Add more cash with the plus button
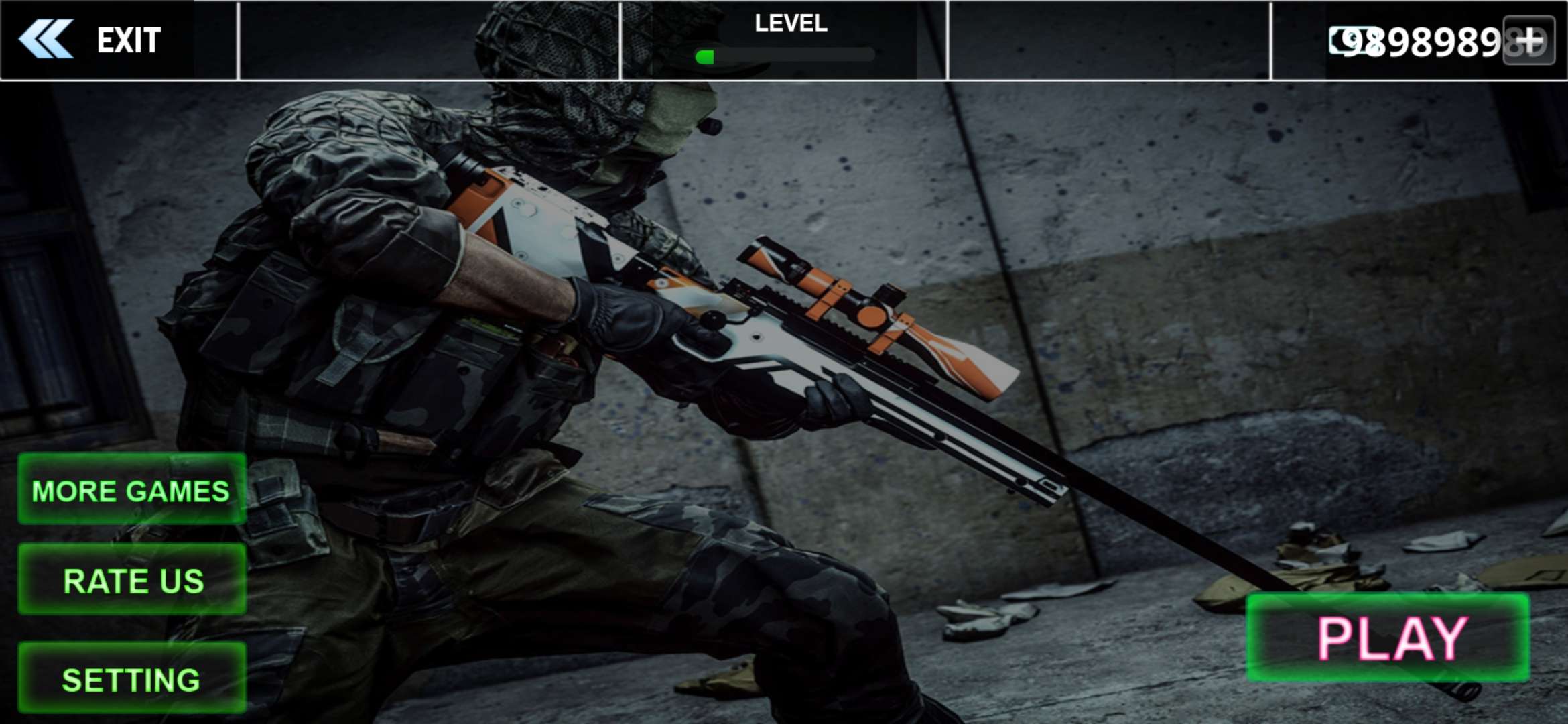The width and height of the screenshot is (1568, 724). click(x=1528, y=41)
